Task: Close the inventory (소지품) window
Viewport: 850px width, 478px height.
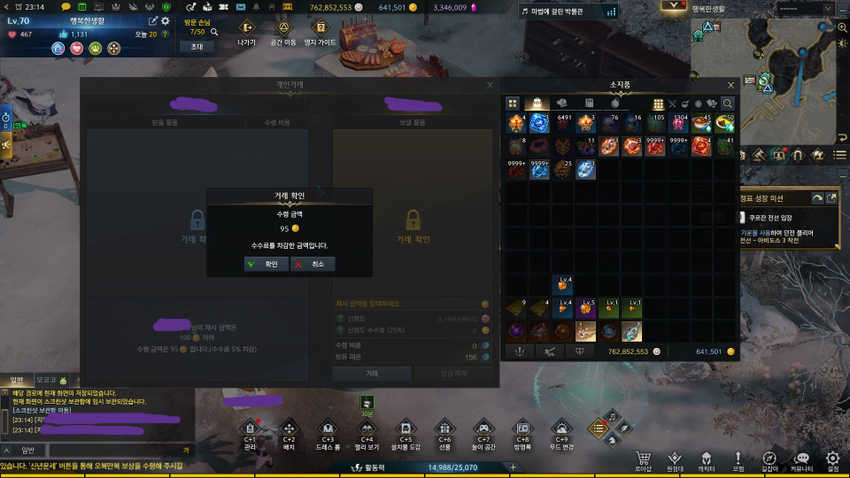Action: point(730,86)
